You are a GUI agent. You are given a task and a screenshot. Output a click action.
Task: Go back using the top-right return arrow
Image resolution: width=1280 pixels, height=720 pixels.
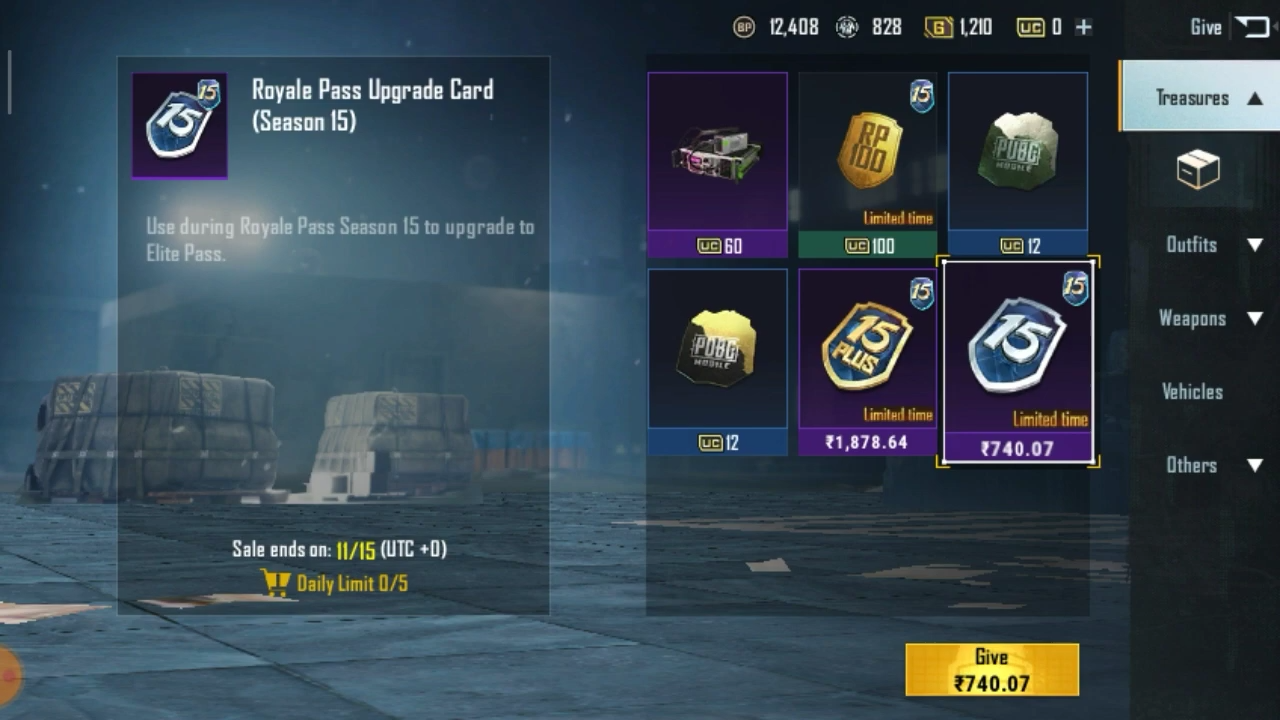(x=1251, y=27)
